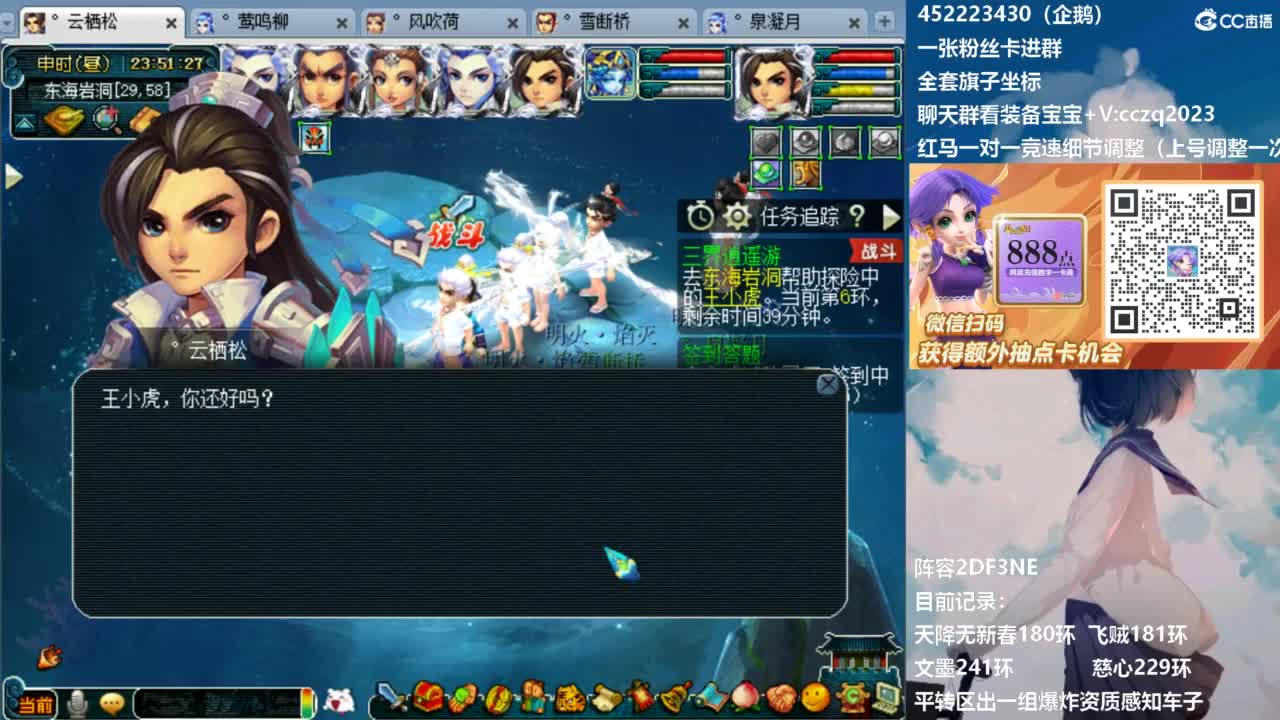The height and width of the screenshot is (720, 1280).
Task: Click the blue book icon on the bottom toolbar
Action: tap(712, 703)
